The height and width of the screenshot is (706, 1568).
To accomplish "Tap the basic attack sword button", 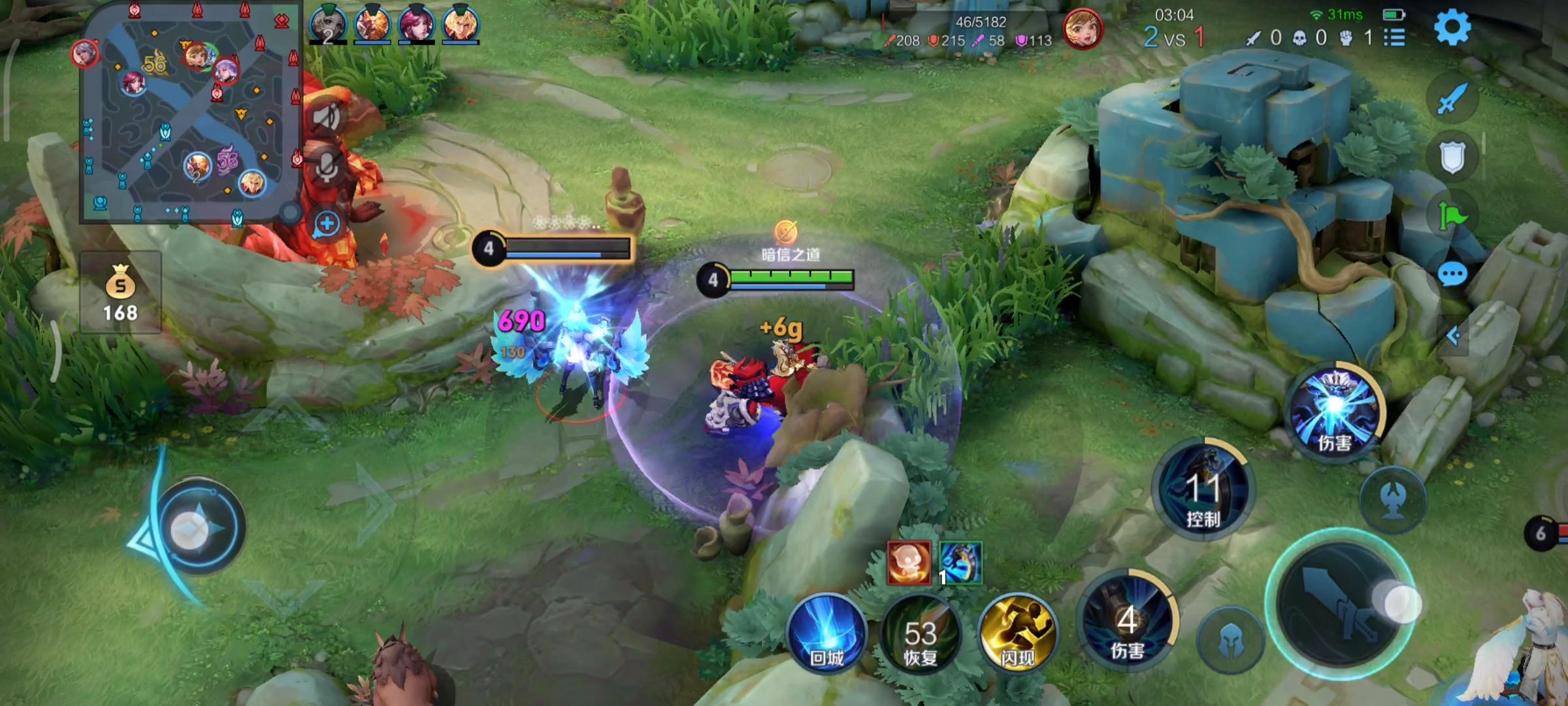I will point(1339,606).
